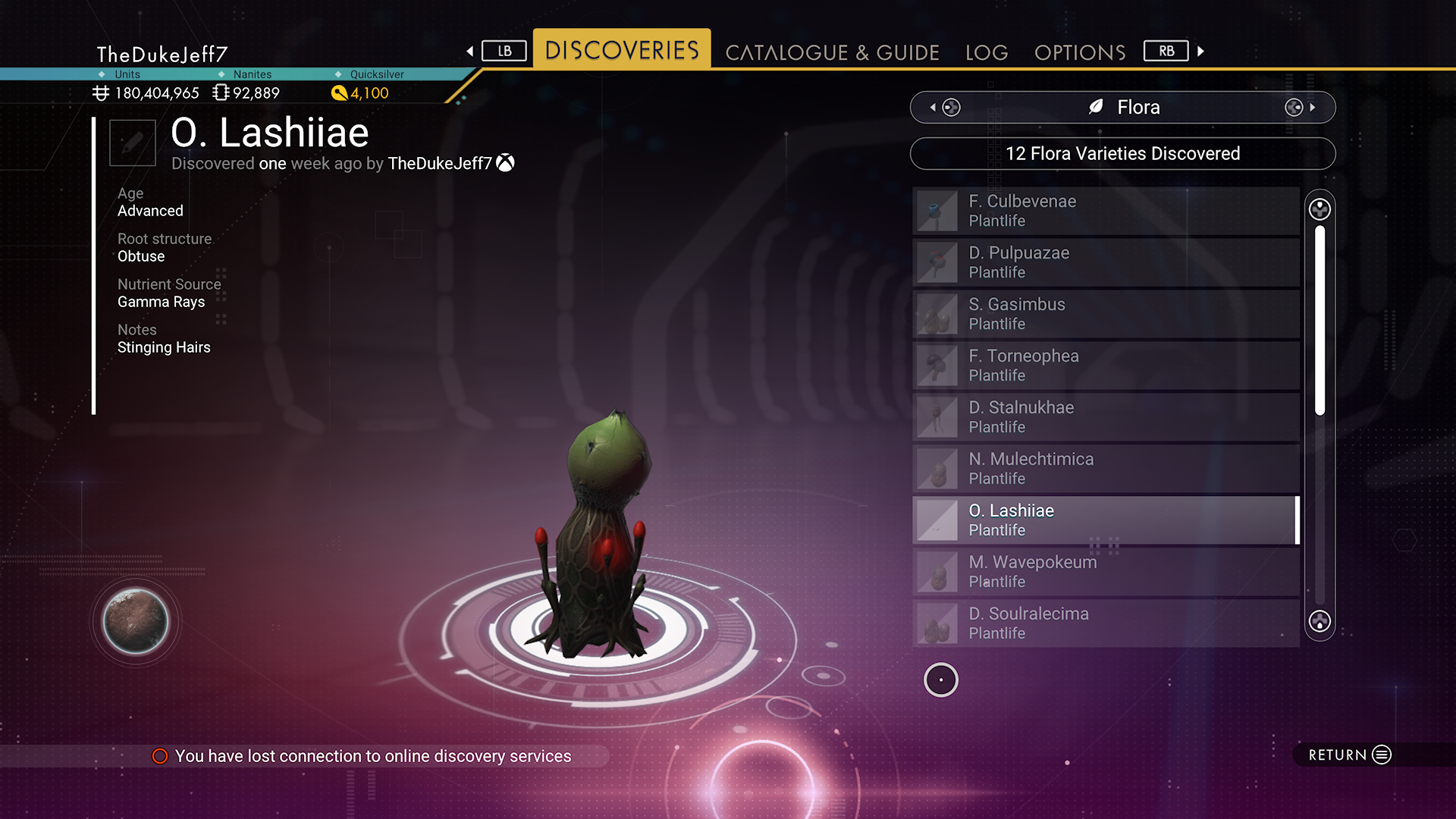Image resolution: width=1456 pixels, height=819 pixels.
Task: Choose D. Soulralecima in the list
Action: pyautogui.click(x=1106, y=623)
